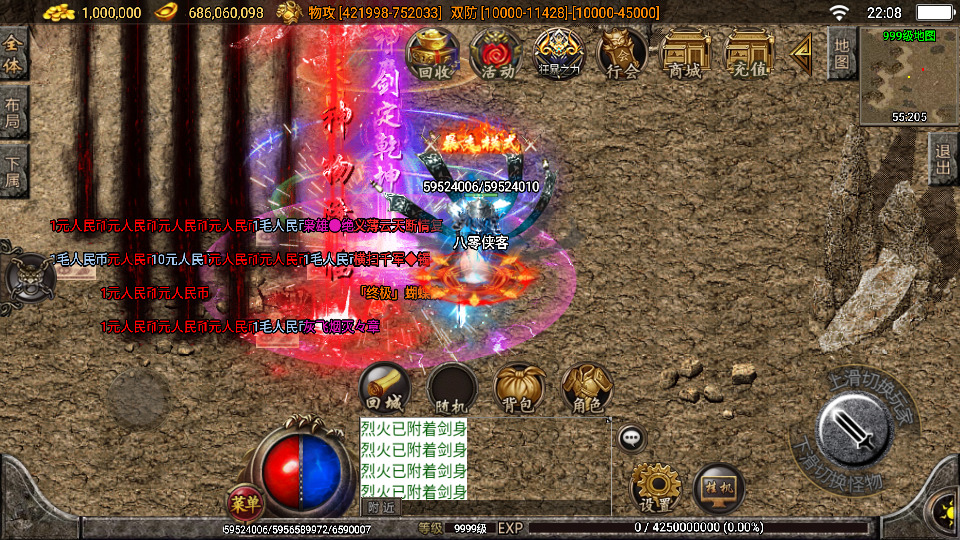Open the 活动 events rose icon

496,53
